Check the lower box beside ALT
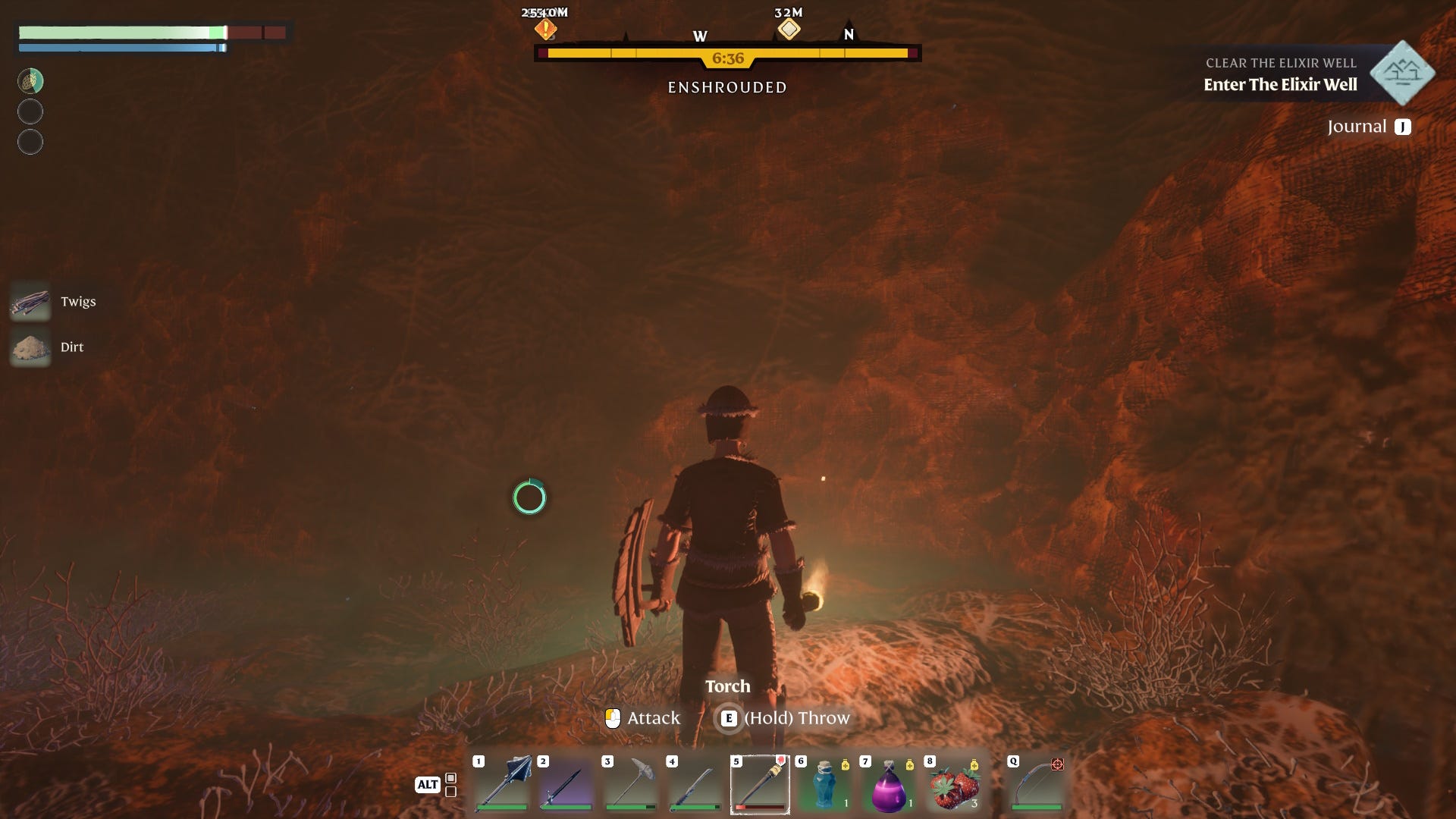 [450, 792]
